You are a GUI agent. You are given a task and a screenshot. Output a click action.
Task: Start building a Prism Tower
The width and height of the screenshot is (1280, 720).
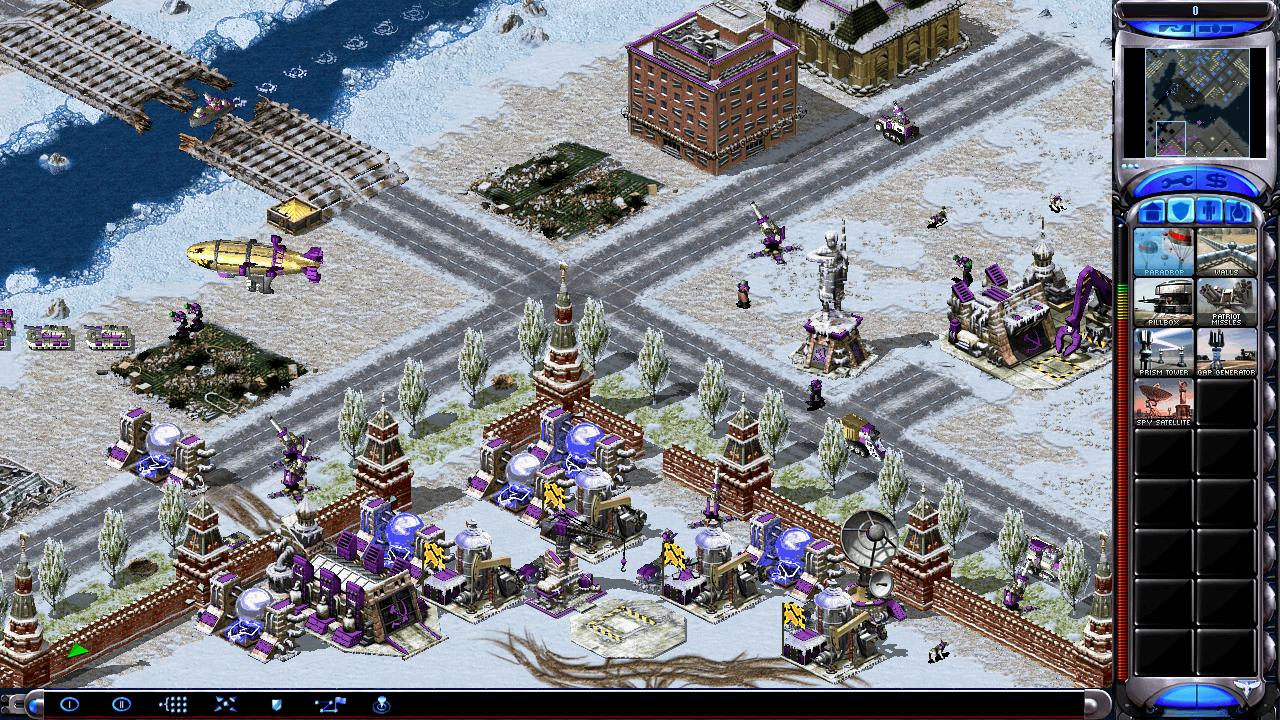(1163, 352)
